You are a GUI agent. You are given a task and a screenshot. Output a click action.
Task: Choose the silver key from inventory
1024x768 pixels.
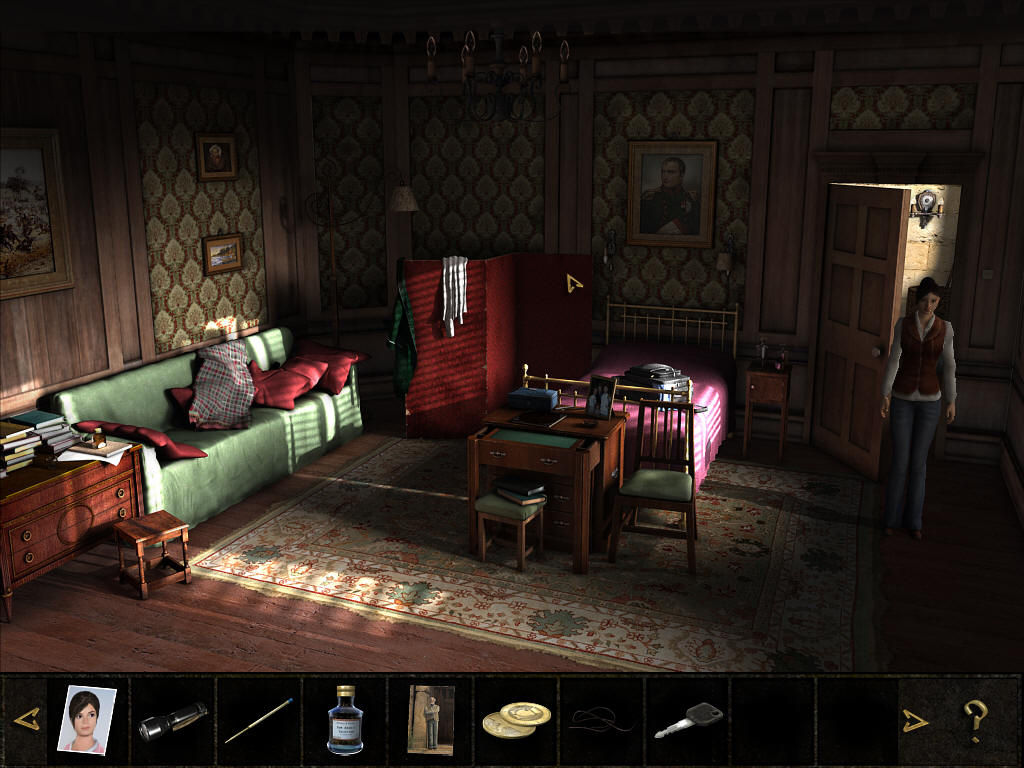[688, 720]
